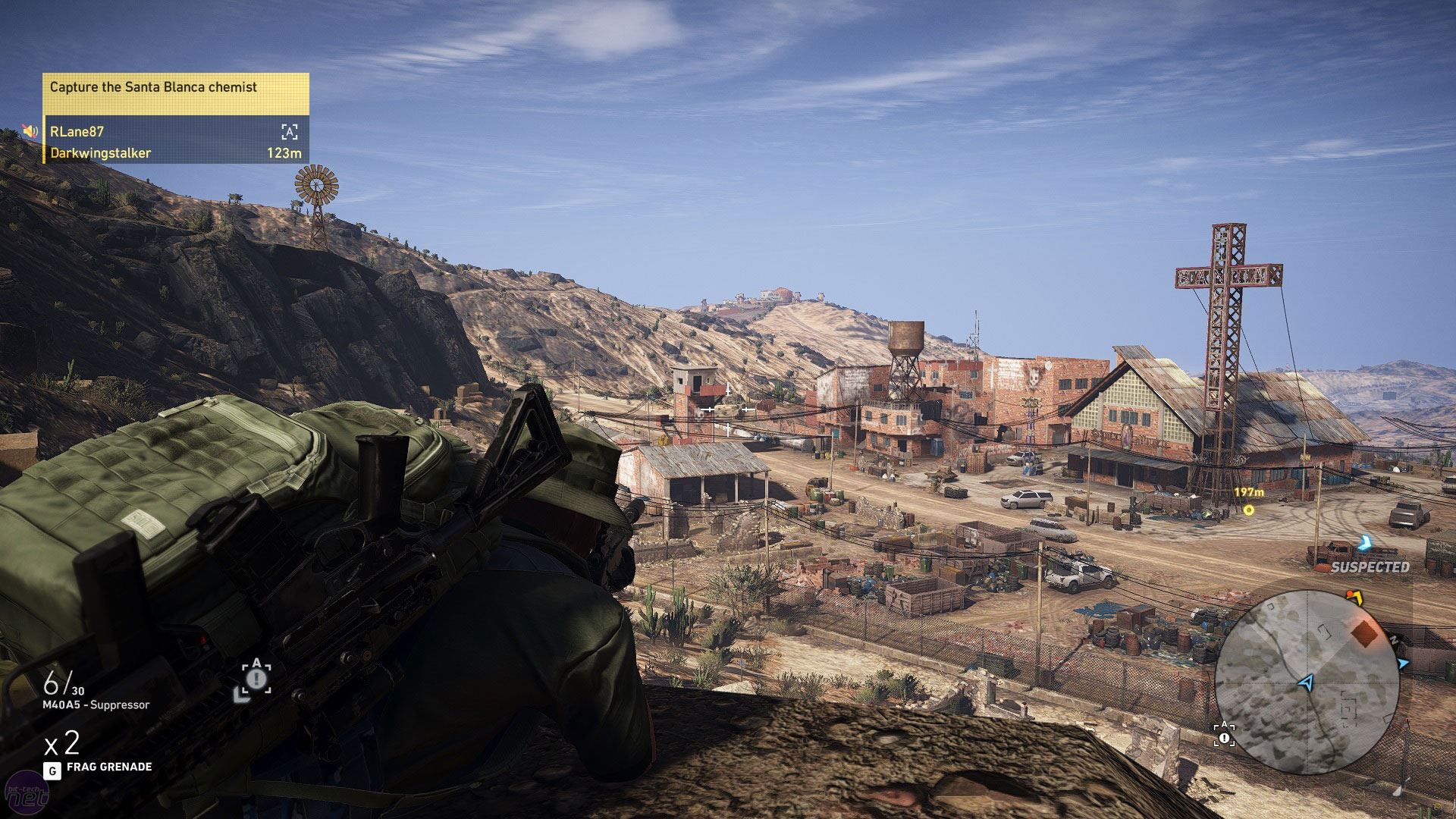
Task: Select squad member Darkwingstalker
Action: pyautogui.click(x=100, y=153)
